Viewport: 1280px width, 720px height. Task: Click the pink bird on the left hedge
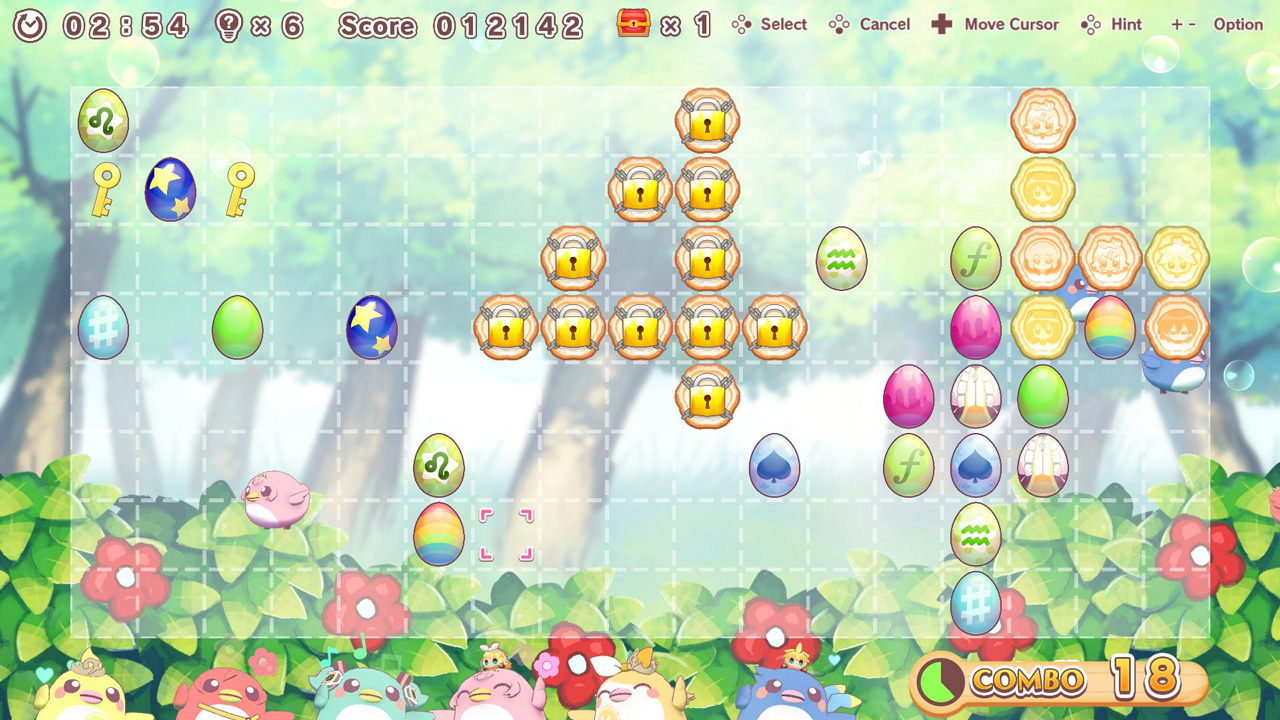click(x=276, y=498)
